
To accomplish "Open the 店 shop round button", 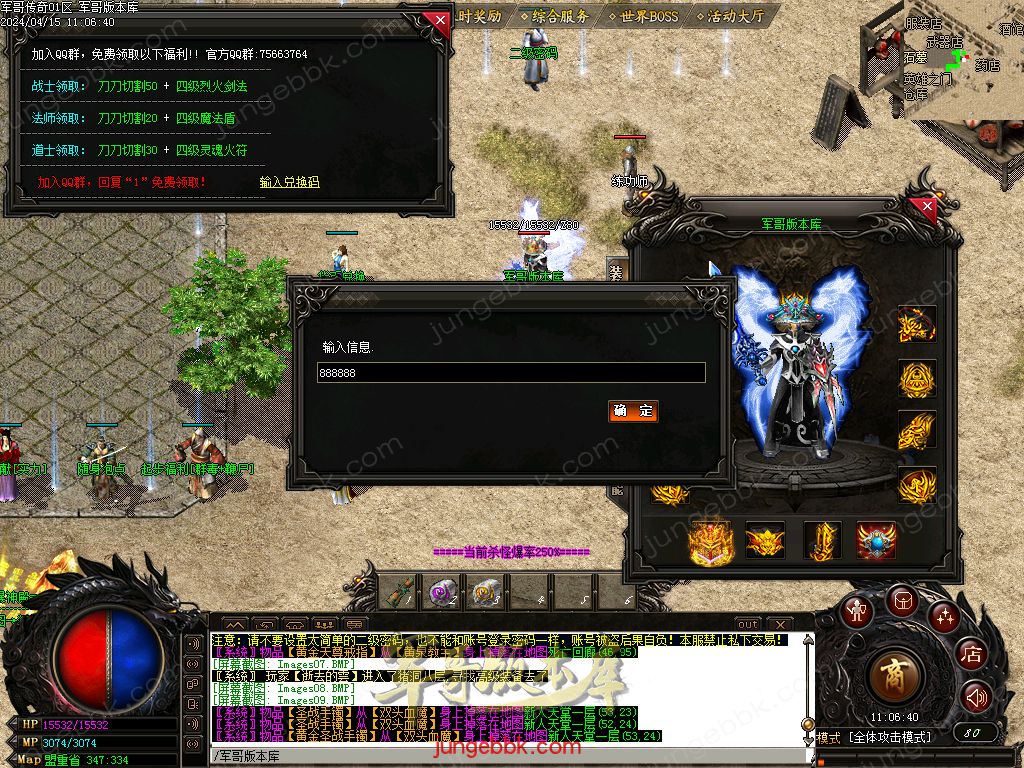I will pyautogui.click(x=970, y=655).
